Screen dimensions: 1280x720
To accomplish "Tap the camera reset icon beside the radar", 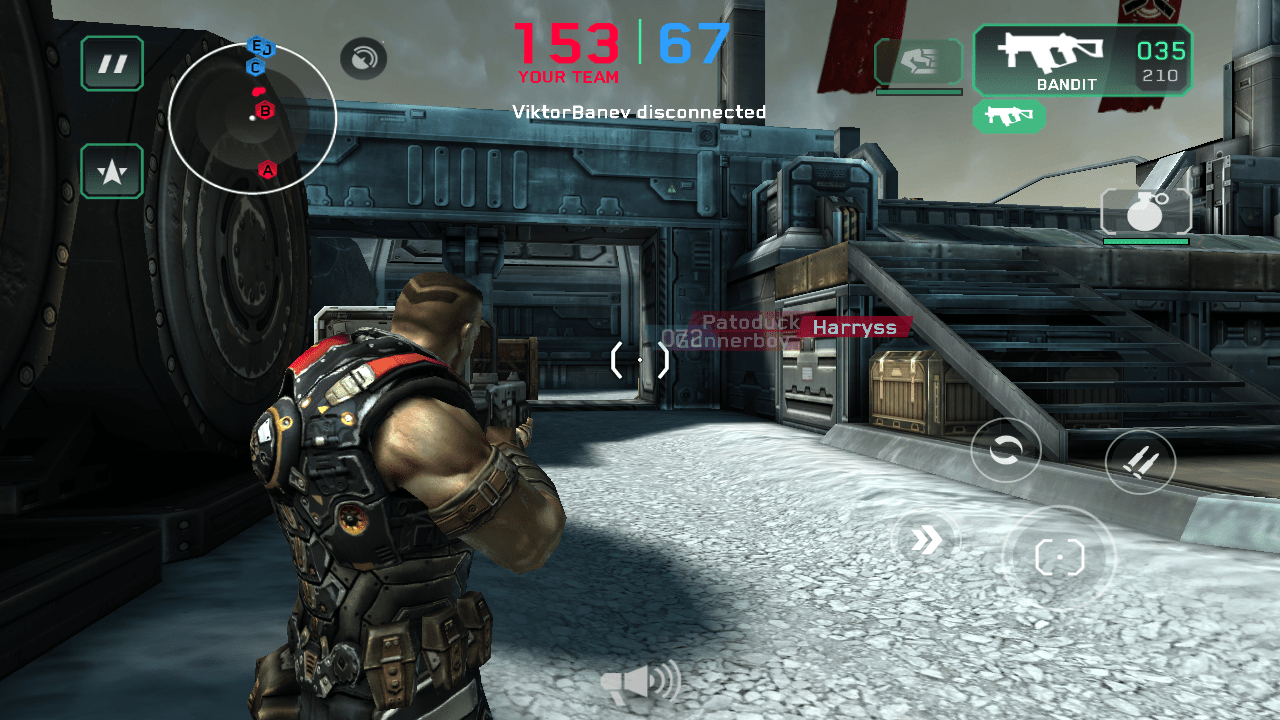I will click(363, 57).
